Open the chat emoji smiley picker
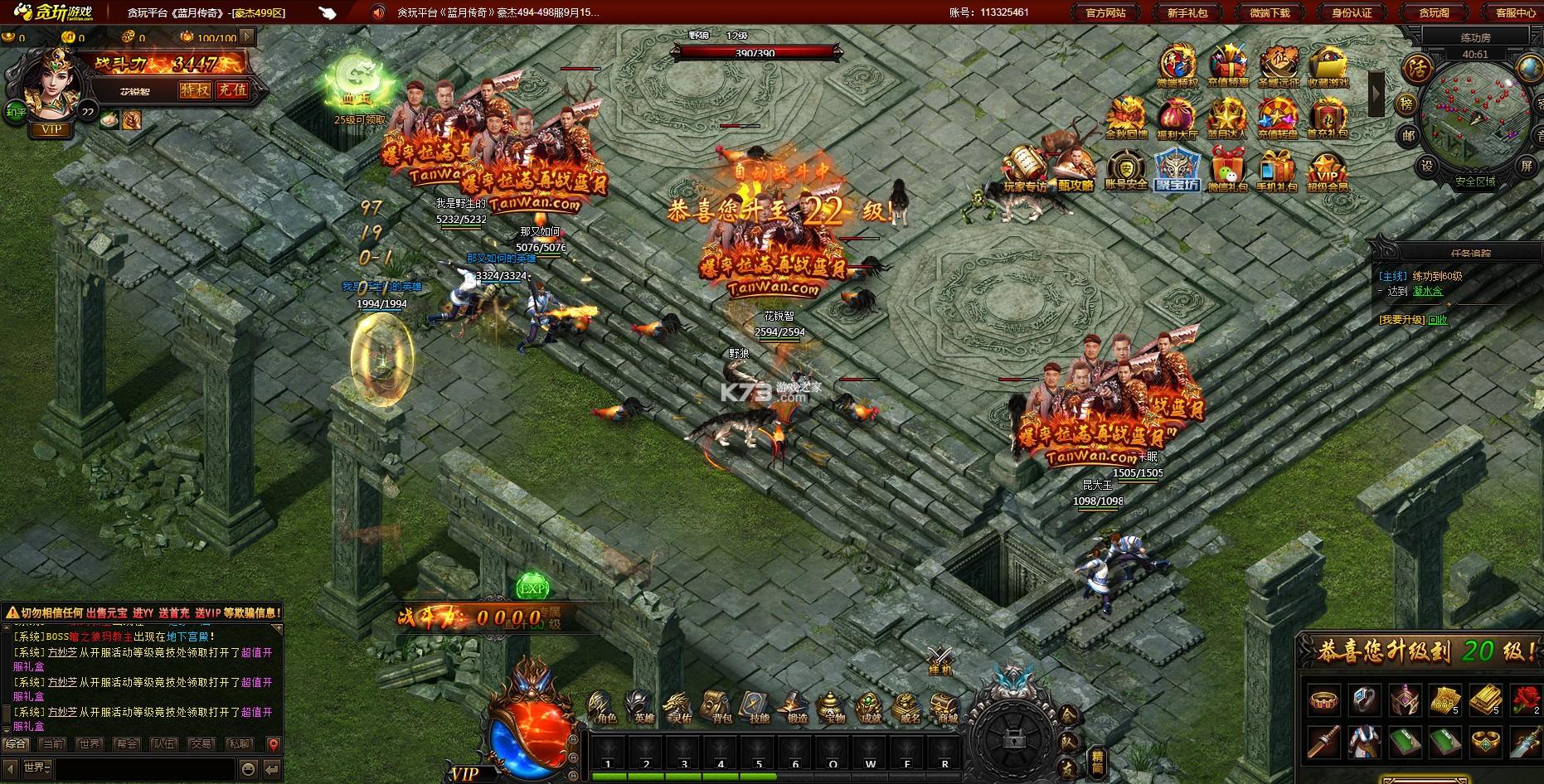This screenshot has width=1544, height=784. [248, 767]
